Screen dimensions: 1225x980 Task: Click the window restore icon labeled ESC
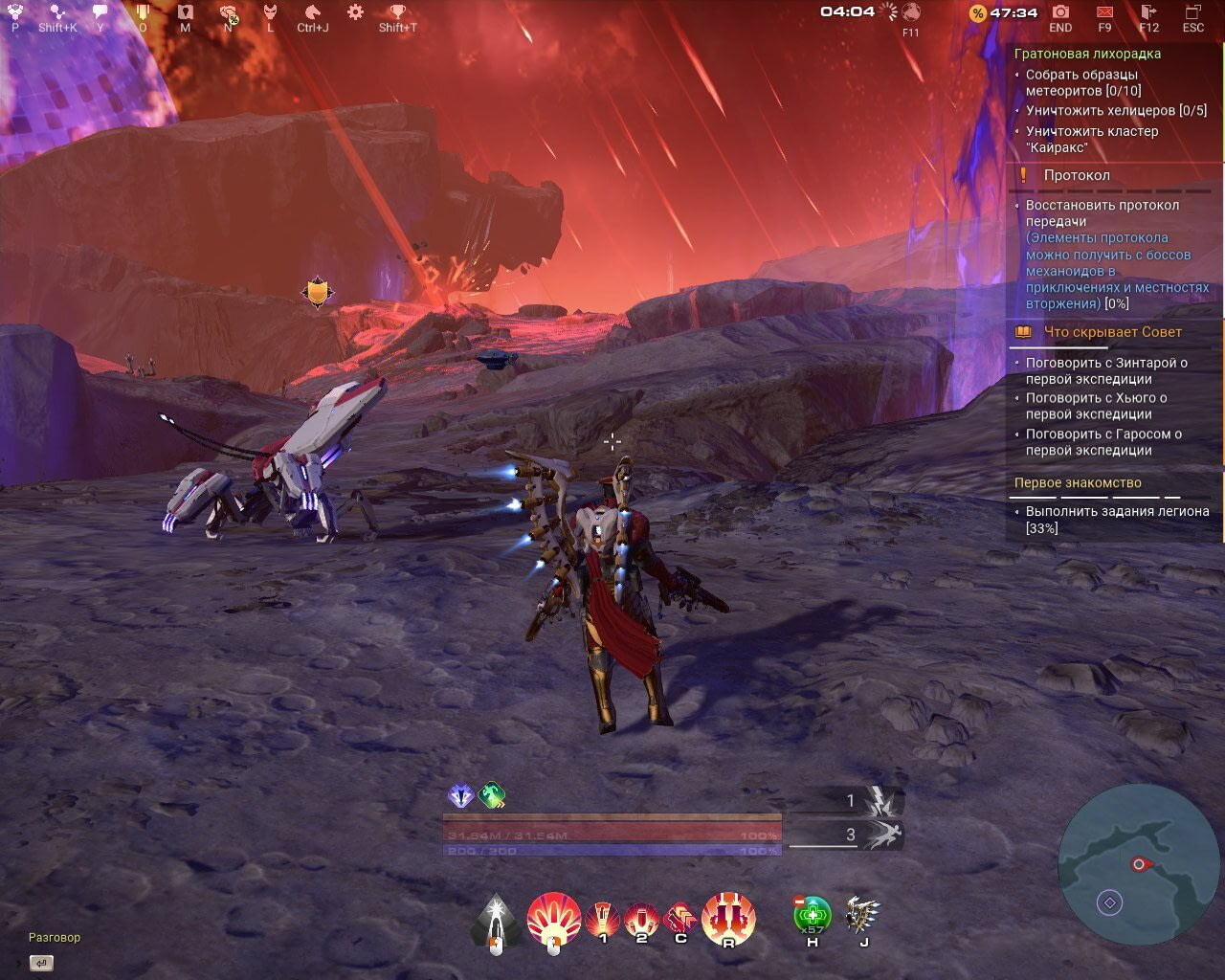(1192, 12)
